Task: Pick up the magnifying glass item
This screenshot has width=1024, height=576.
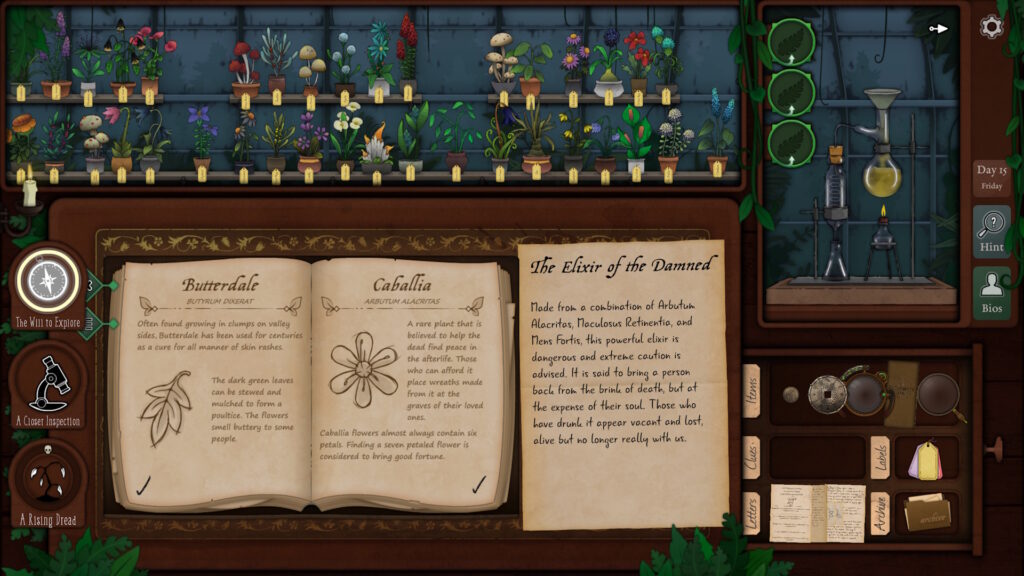Action: click(940, 395)
